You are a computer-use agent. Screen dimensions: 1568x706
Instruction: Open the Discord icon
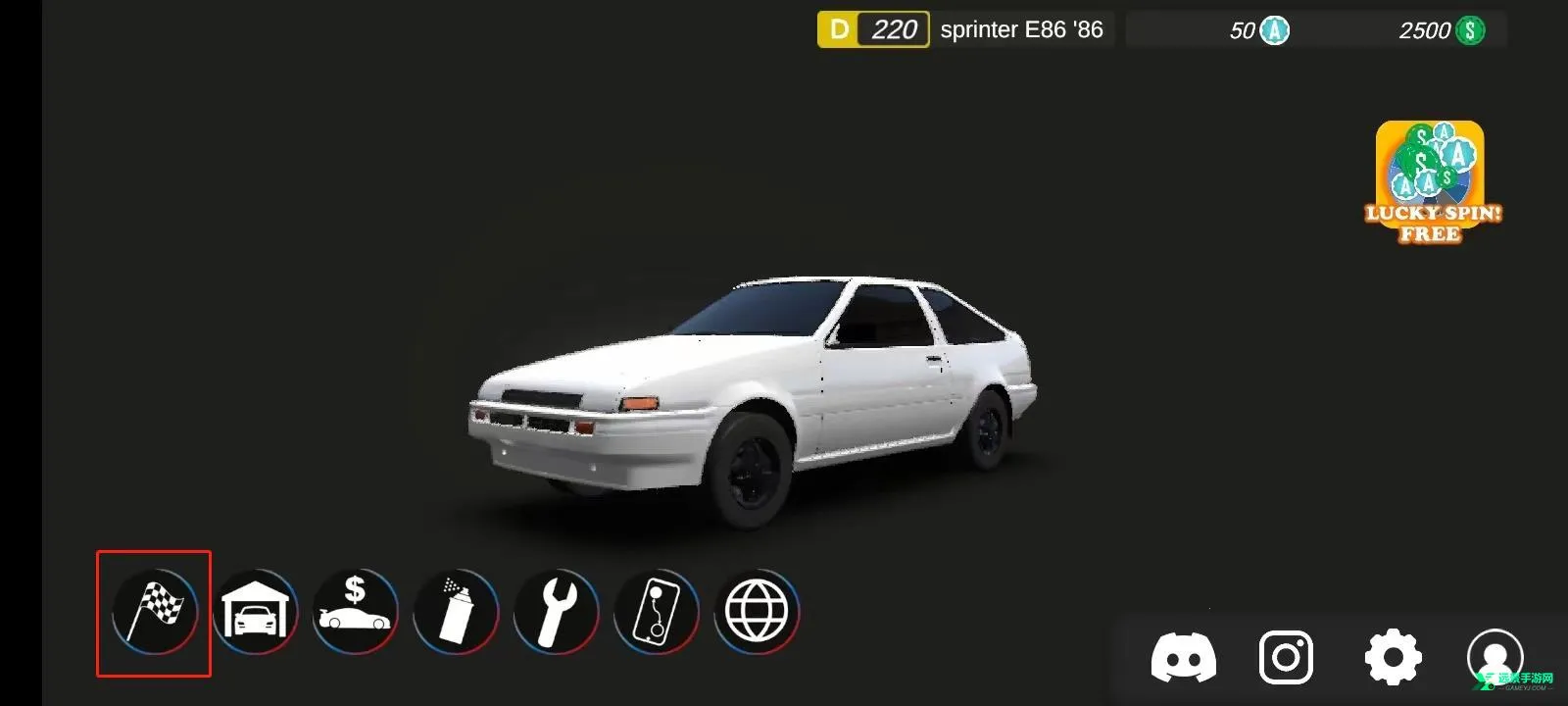(x=1188, y=655)
